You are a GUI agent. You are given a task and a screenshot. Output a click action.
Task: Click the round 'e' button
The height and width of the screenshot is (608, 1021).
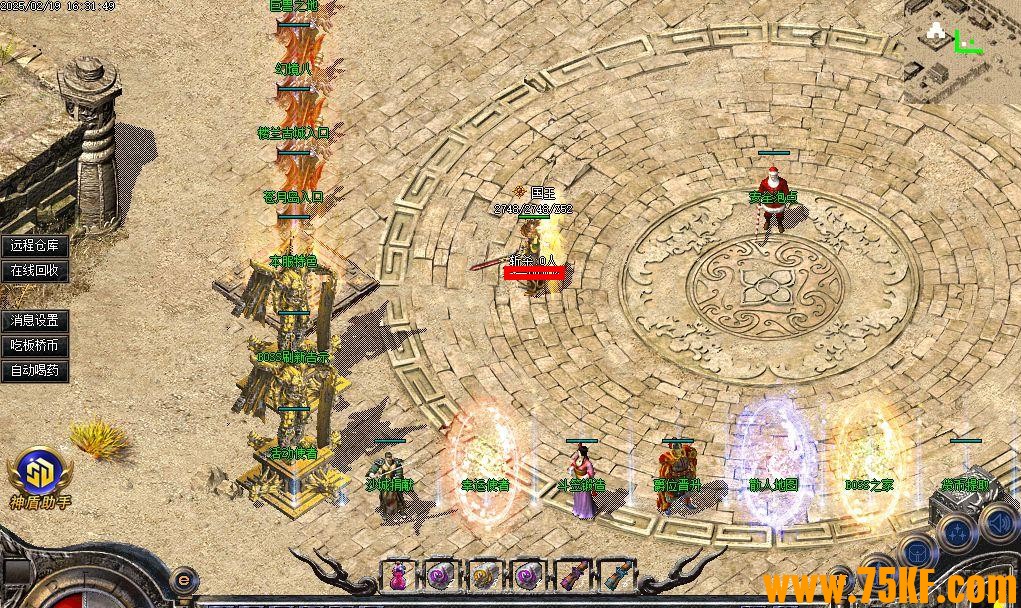(183, 579)
